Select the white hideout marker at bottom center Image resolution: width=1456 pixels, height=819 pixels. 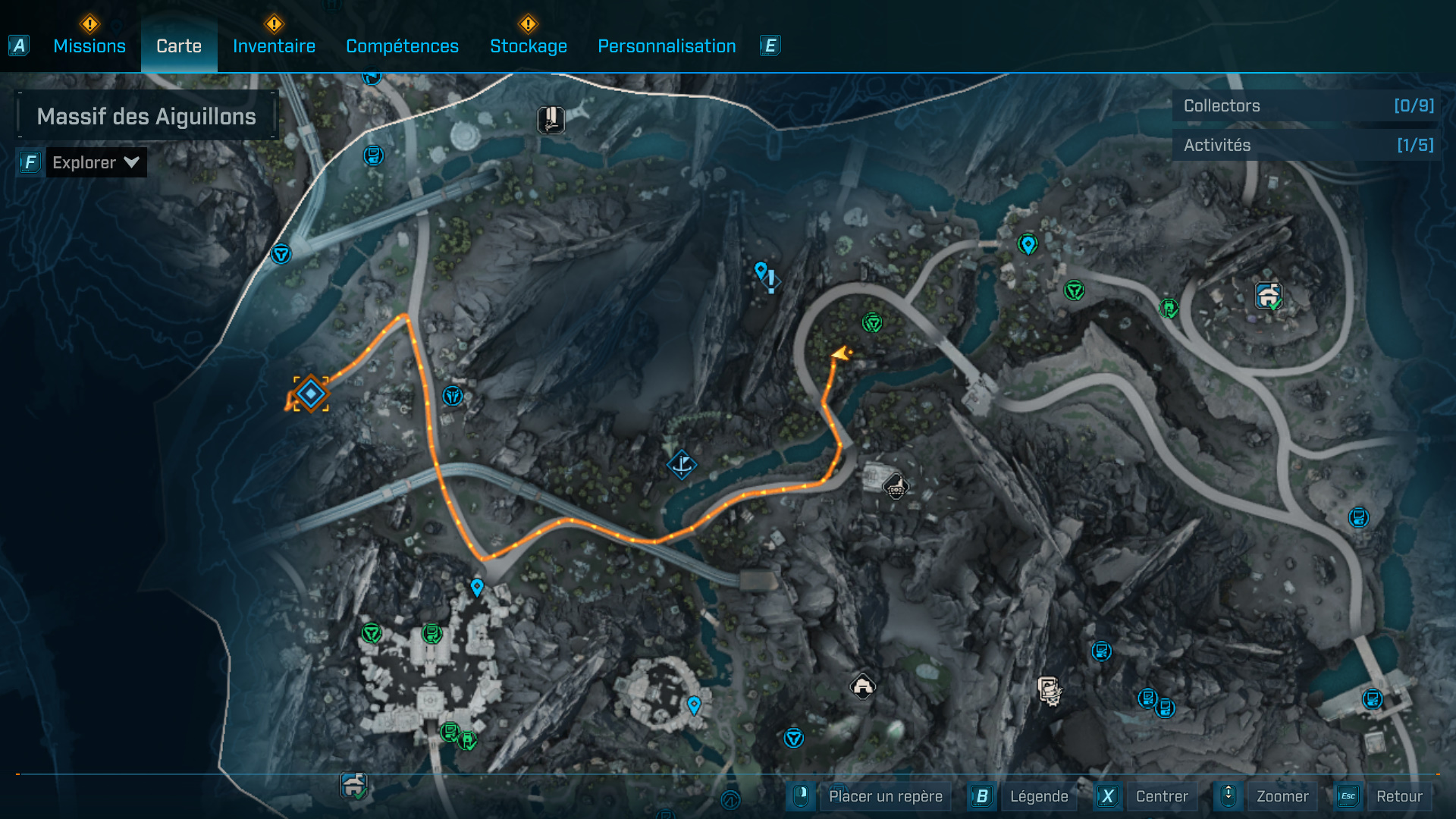tap(862, 686)
